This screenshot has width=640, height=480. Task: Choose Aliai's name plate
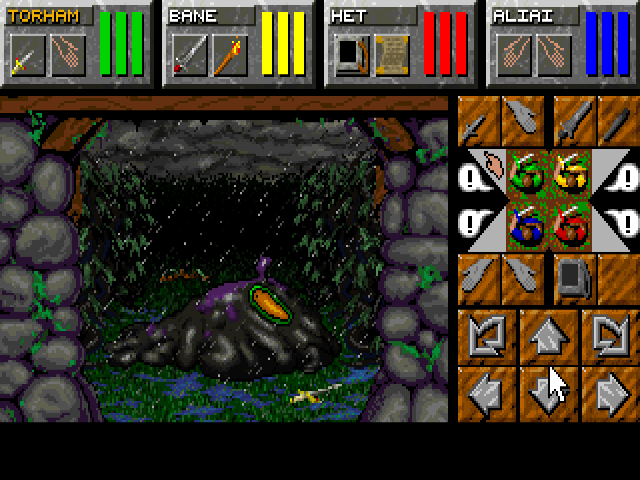coord(530,16)
